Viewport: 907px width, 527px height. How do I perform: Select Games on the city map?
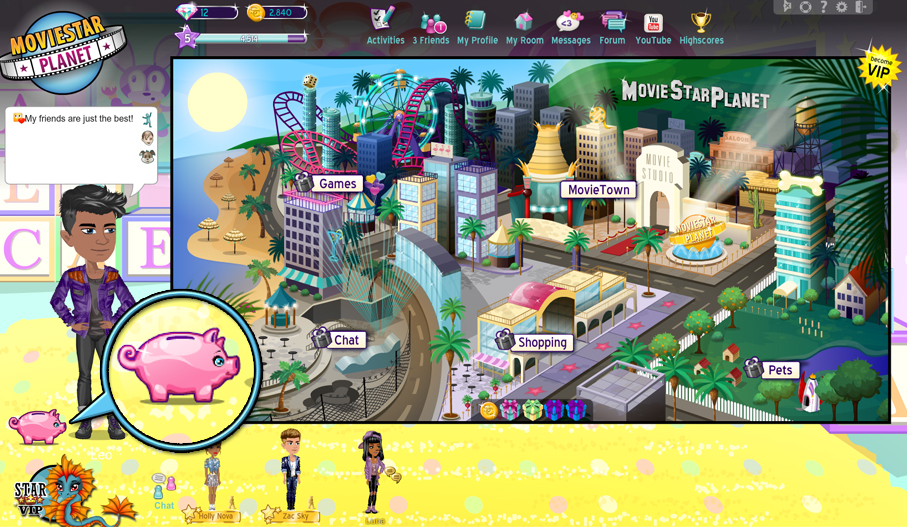pos(337,184)
